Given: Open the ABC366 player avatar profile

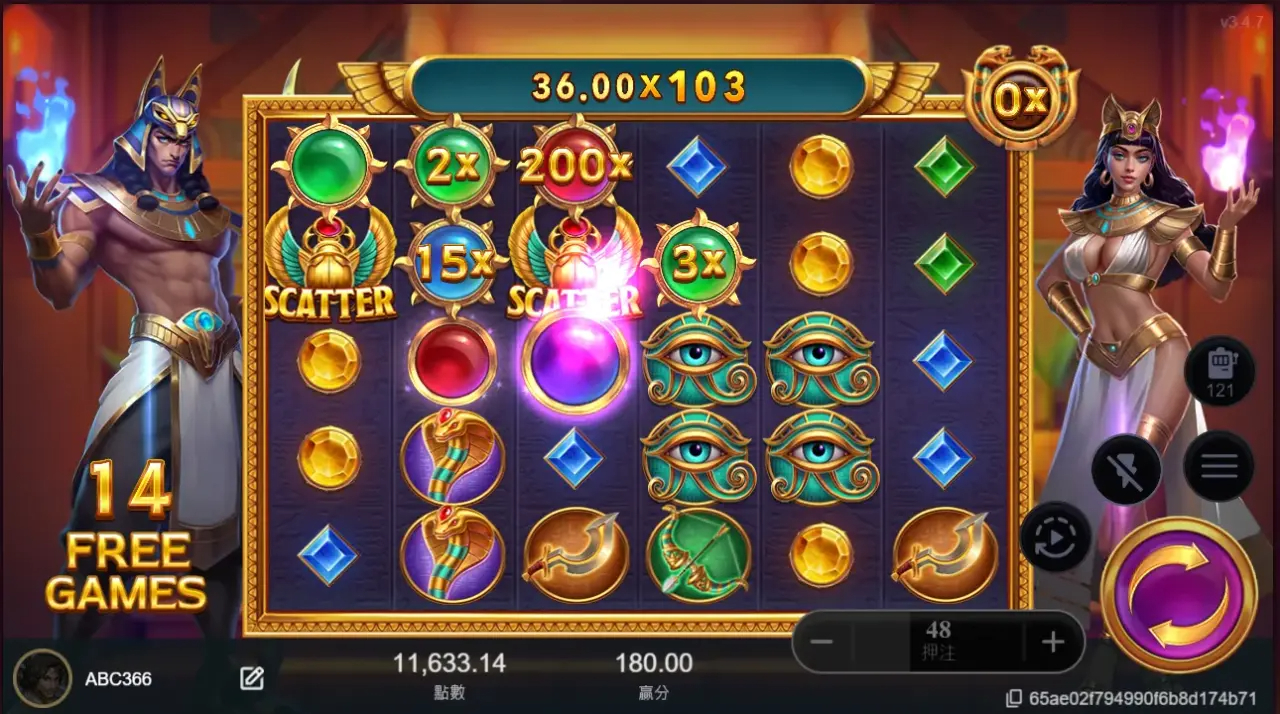Looking at the screenshot, I should coord(42,678).
